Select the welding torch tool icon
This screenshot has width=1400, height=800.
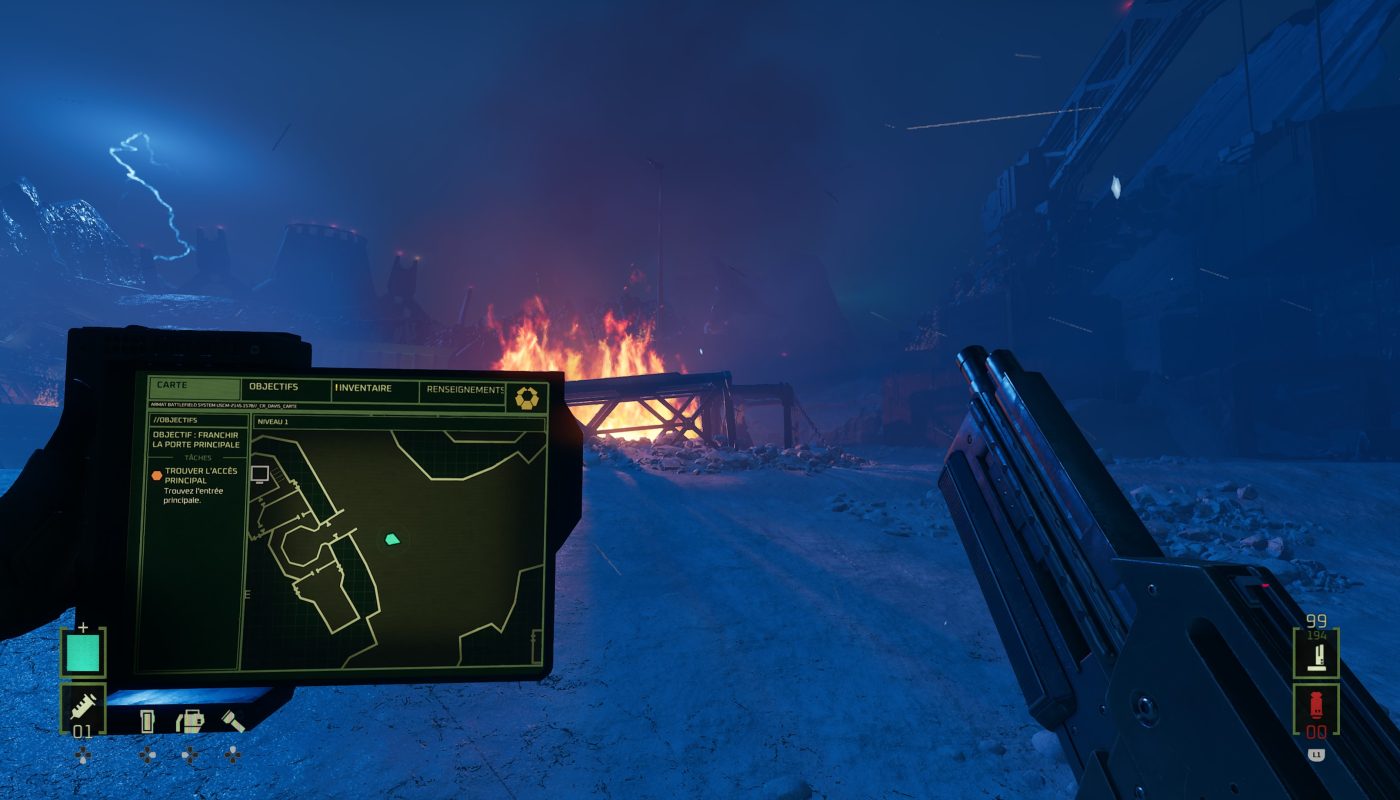coord(189,721)
